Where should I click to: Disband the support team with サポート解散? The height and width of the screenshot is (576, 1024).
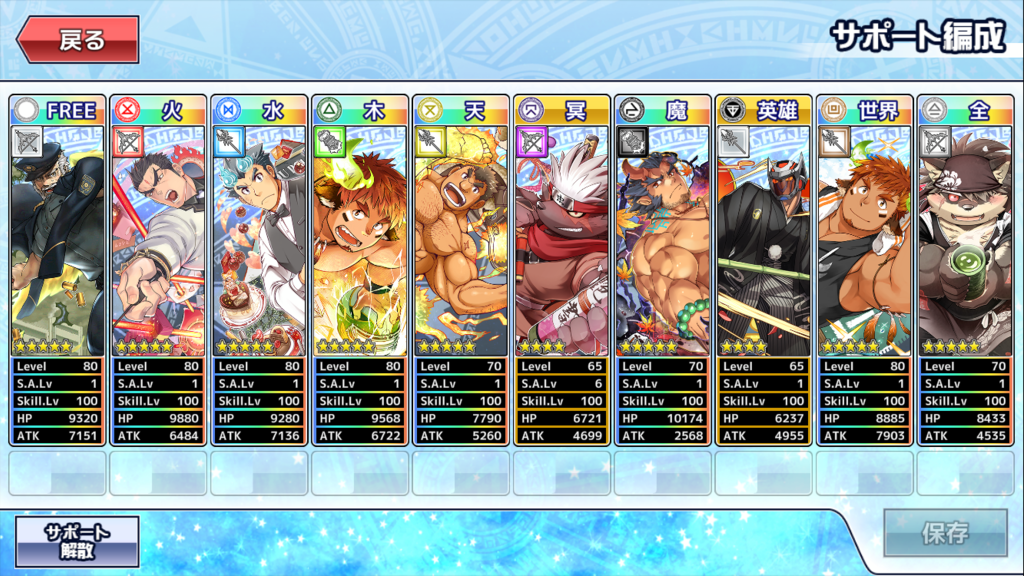(77, 541)
